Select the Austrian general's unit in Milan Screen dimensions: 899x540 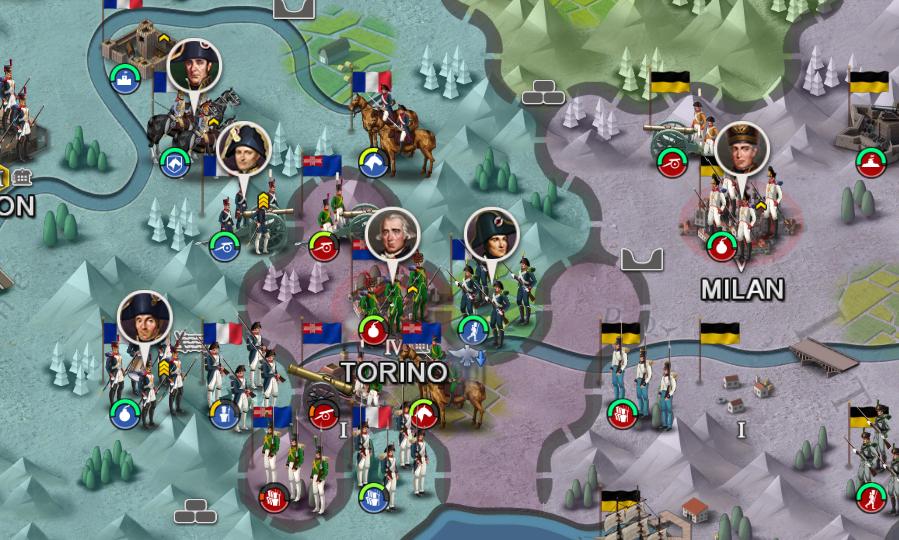742,210
